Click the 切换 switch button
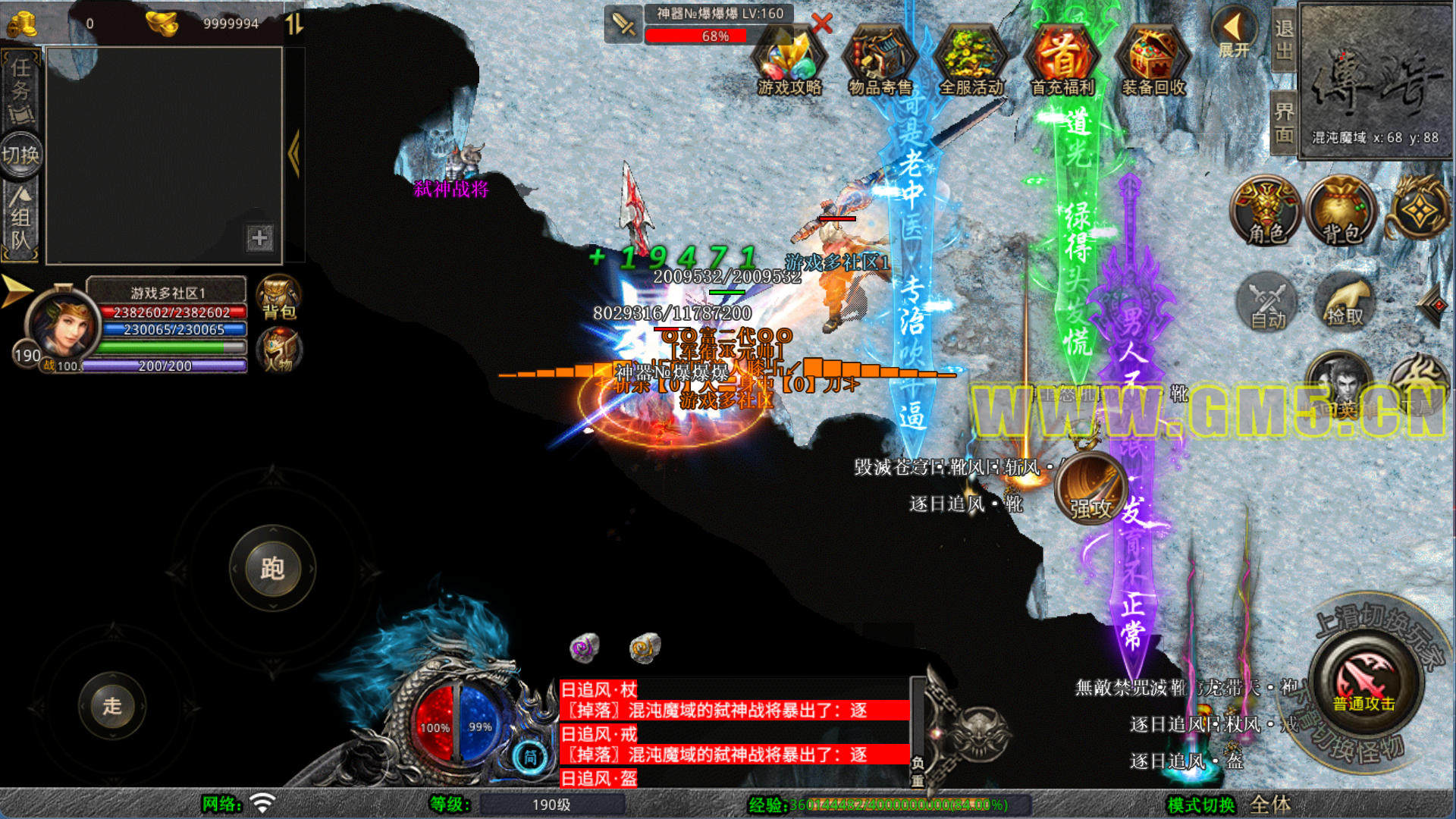Screen dimensions: 1456x819 coord(20,155)
